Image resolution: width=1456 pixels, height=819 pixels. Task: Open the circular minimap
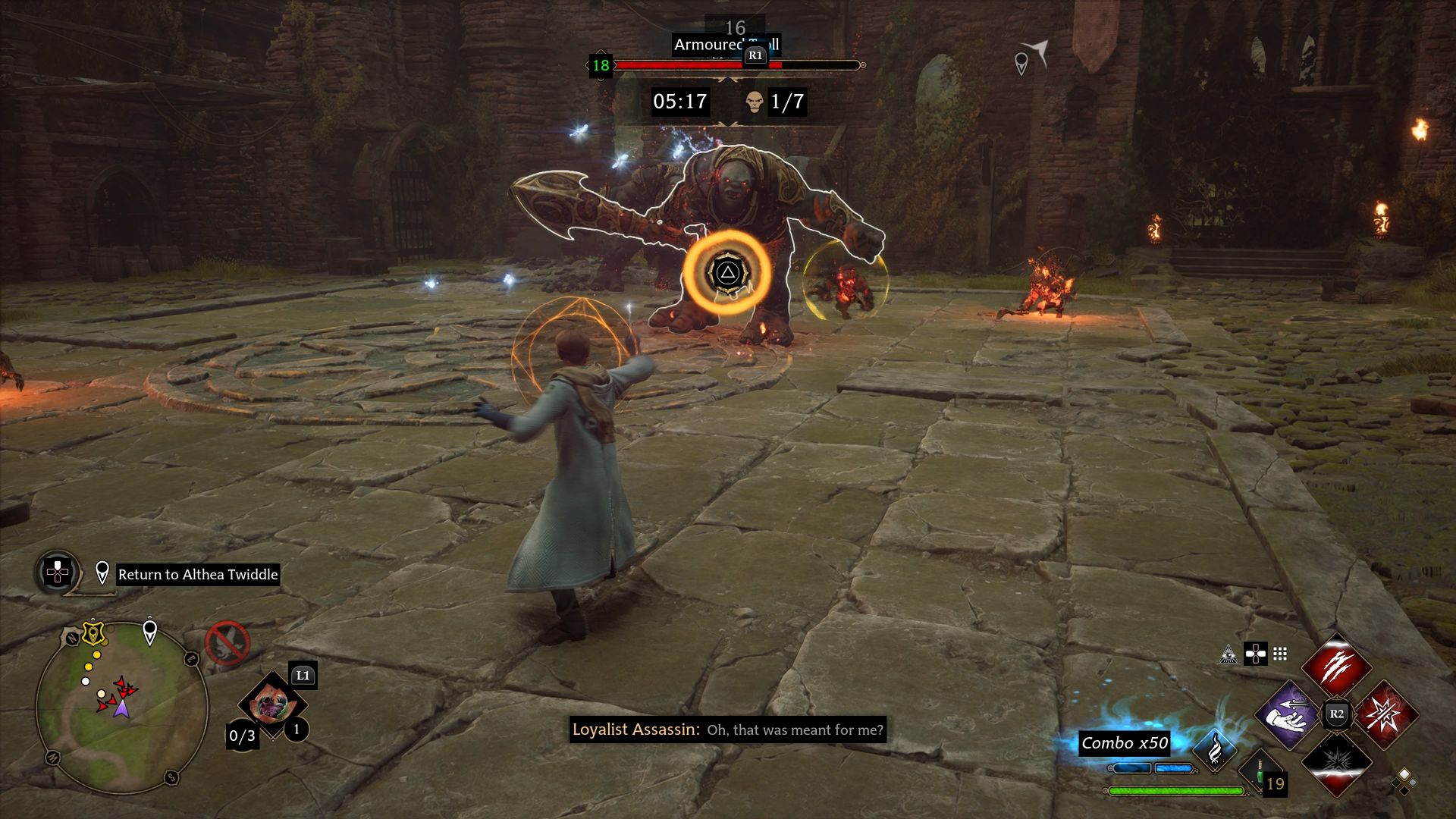[x=121, y=707]
